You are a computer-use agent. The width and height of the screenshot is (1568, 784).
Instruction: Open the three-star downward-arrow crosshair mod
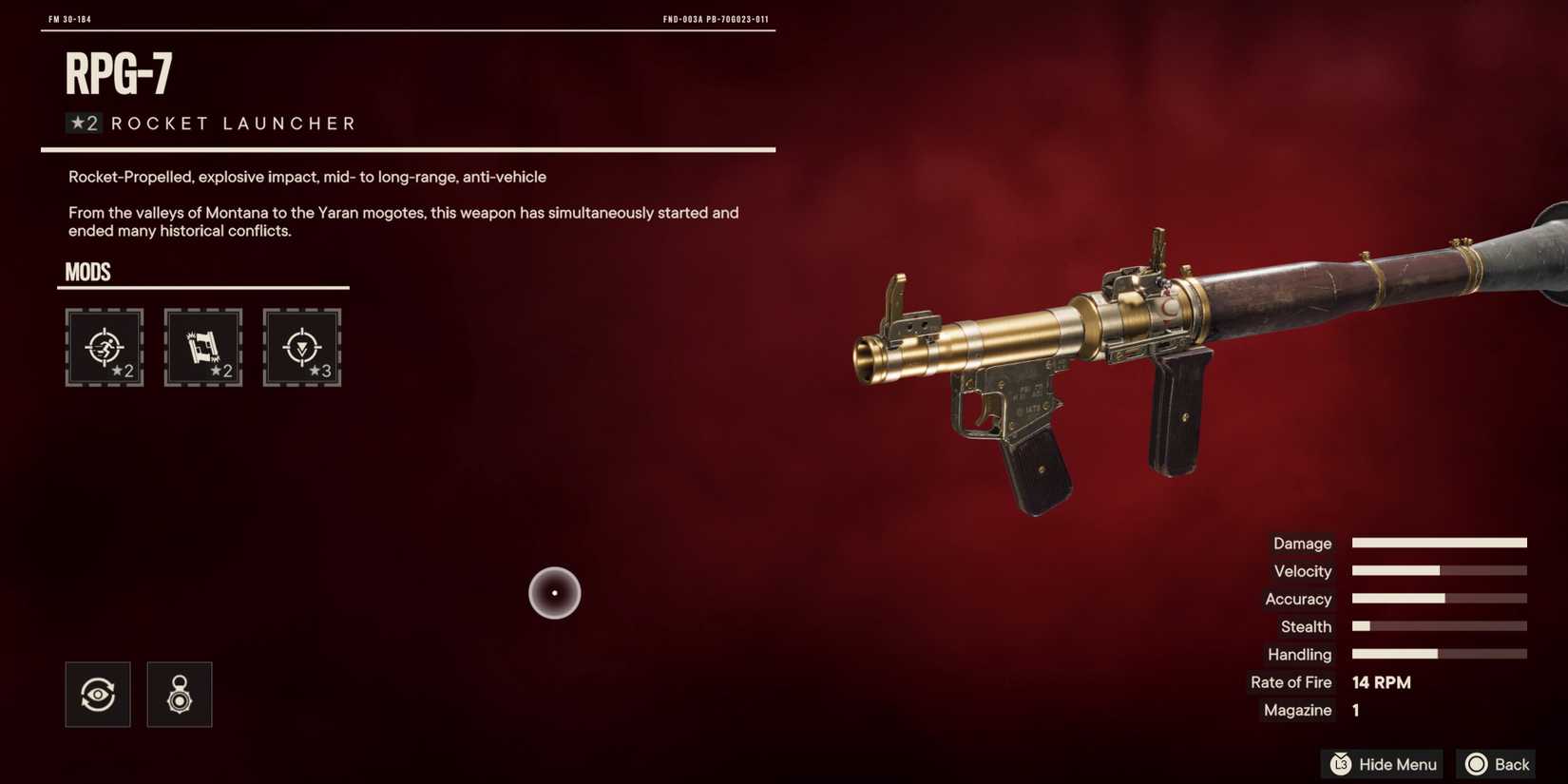click(302, 347)
